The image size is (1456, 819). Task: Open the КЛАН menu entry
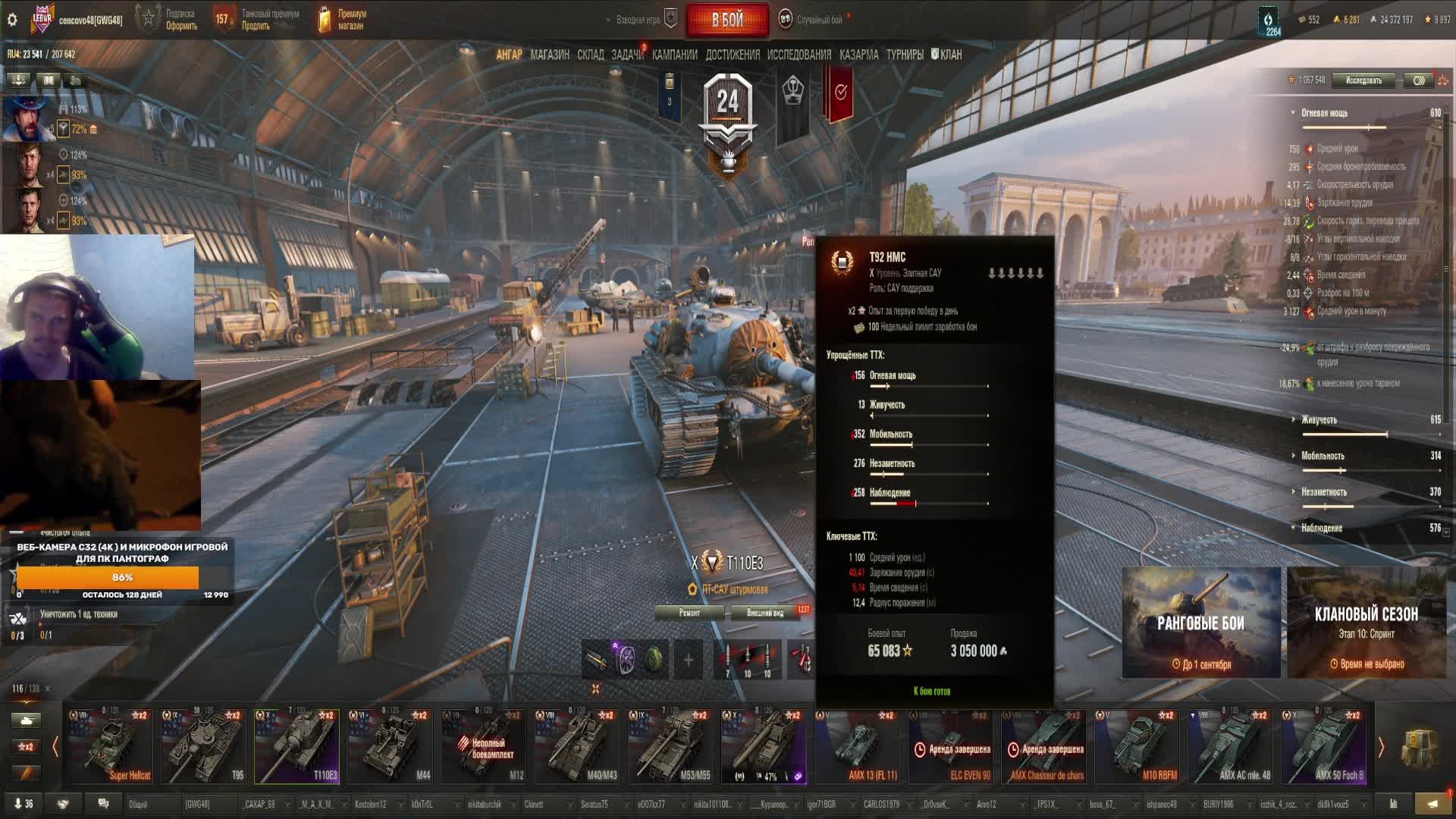946,55
